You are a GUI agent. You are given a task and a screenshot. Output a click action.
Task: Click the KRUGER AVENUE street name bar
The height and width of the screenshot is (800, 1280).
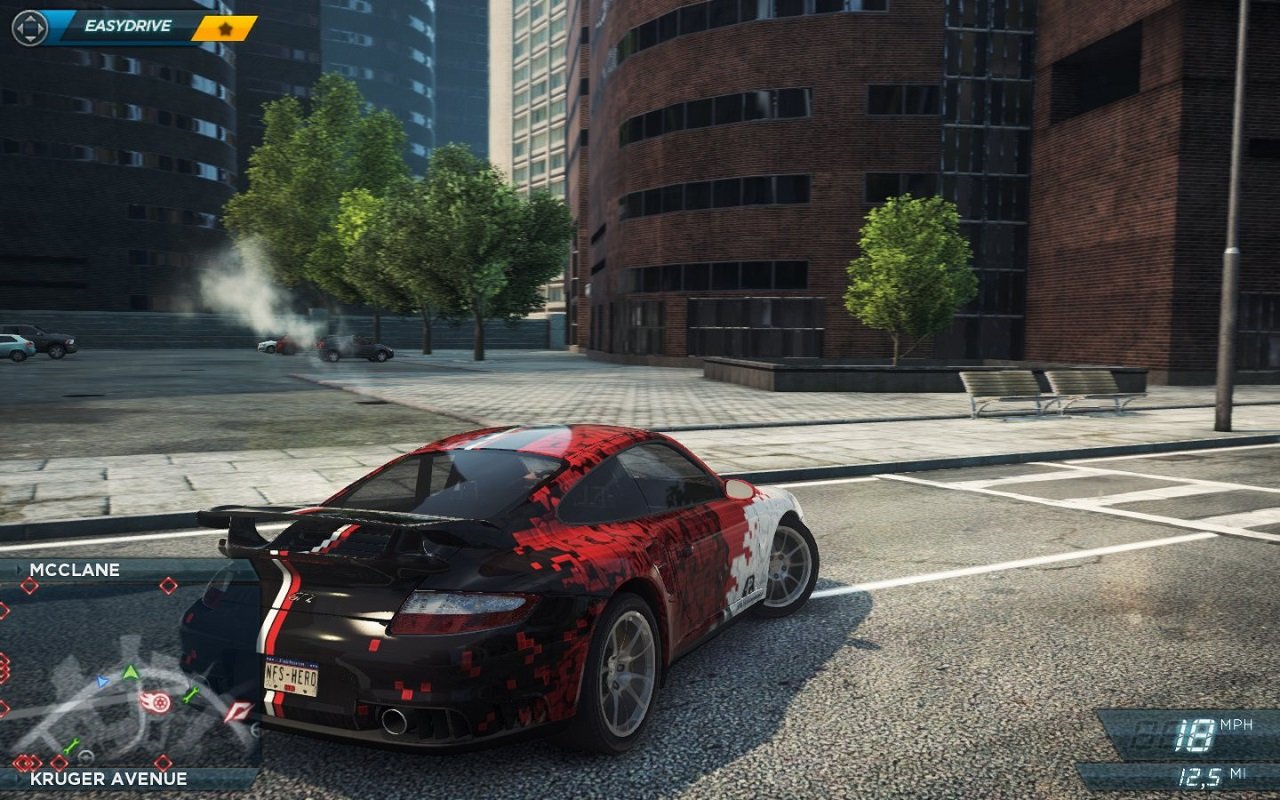pyautogui.click(x=105, y=778)
